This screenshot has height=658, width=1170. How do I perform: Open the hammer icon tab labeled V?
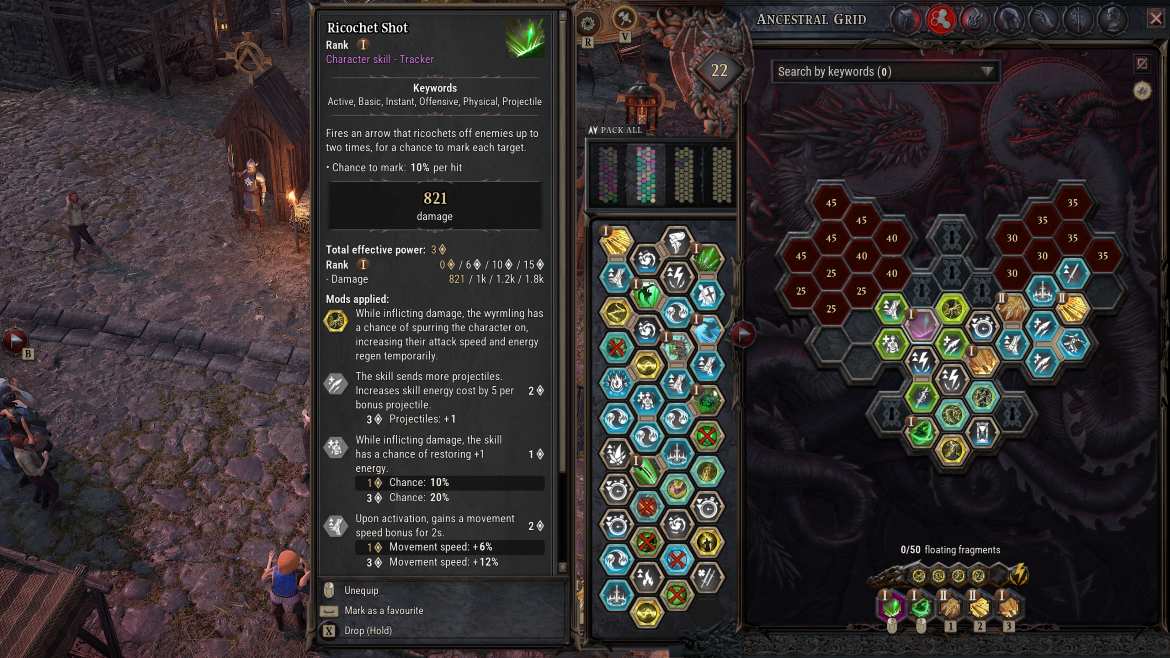[624, 19]
